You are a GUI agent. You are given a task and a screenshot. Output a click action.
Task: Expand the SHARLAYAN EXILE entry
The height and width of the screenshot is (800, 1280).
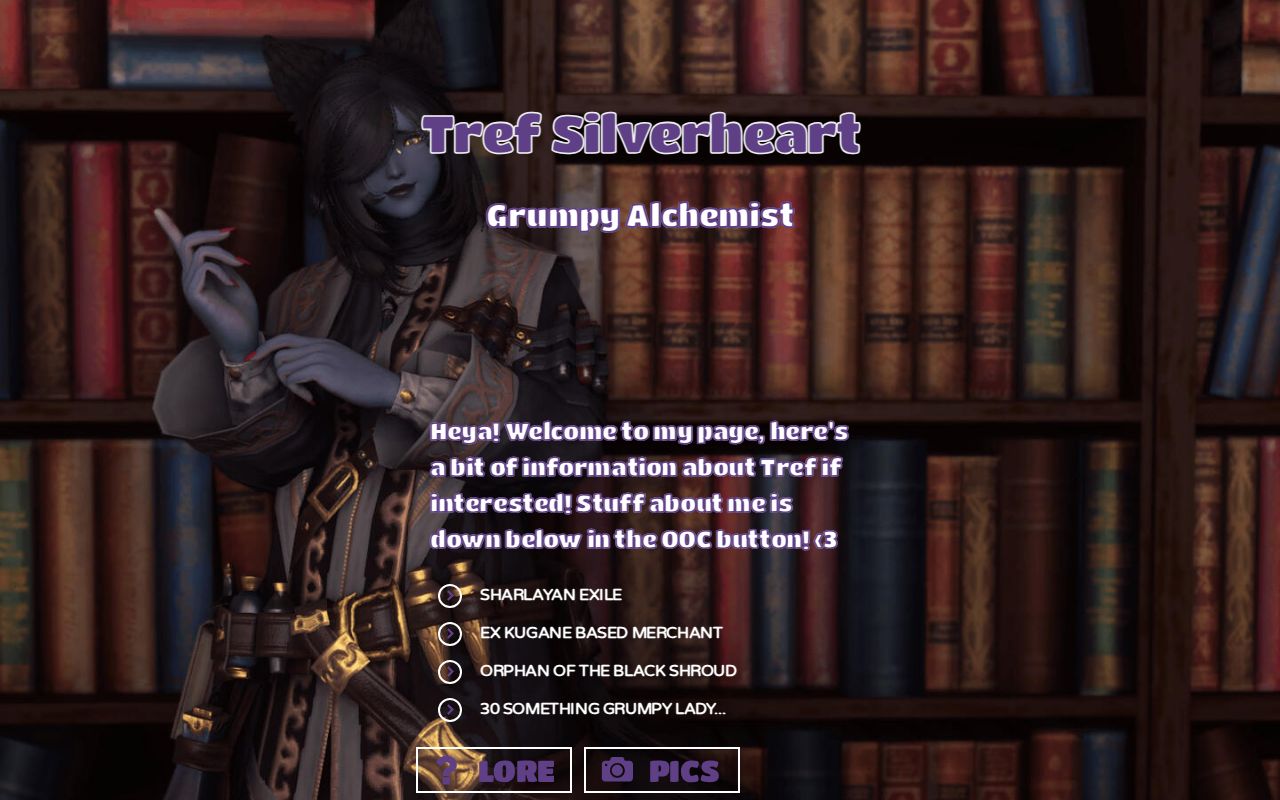click(548, 595)
